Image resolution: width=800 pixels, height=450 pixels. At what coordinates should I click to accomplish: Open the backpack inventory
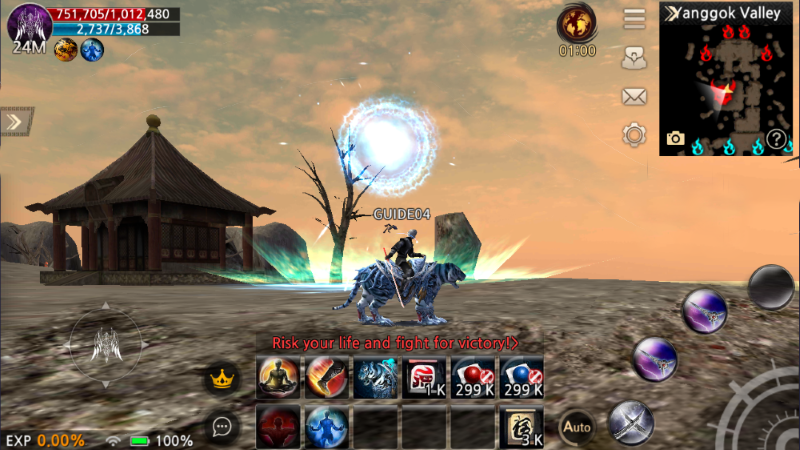[x=634, y=58]
